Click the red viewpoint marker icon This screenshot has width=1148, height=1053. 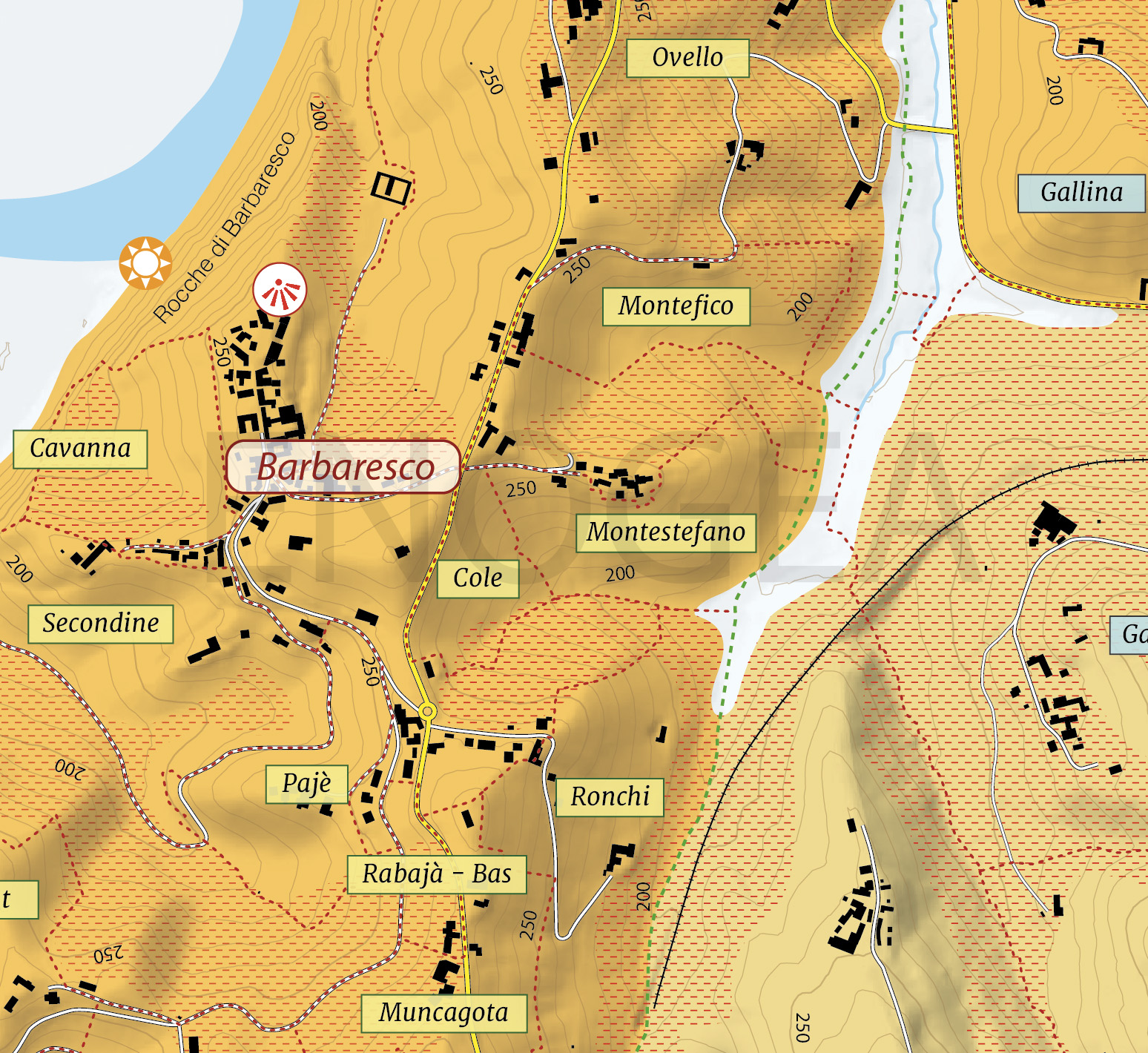point(280,289)
